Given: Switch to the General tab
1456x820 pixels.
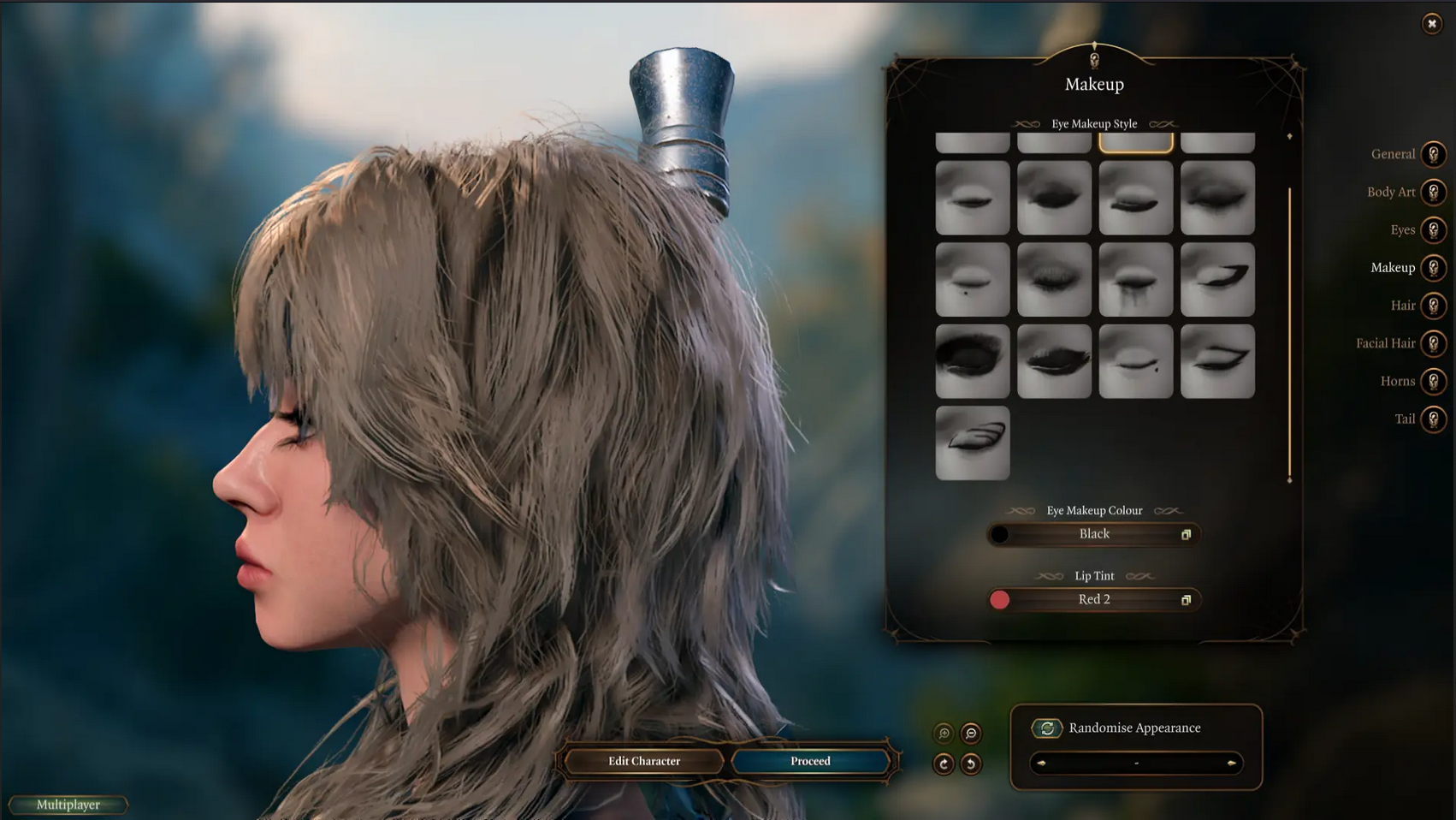Looking at the screenshot, I should [x=1433, y=154].
